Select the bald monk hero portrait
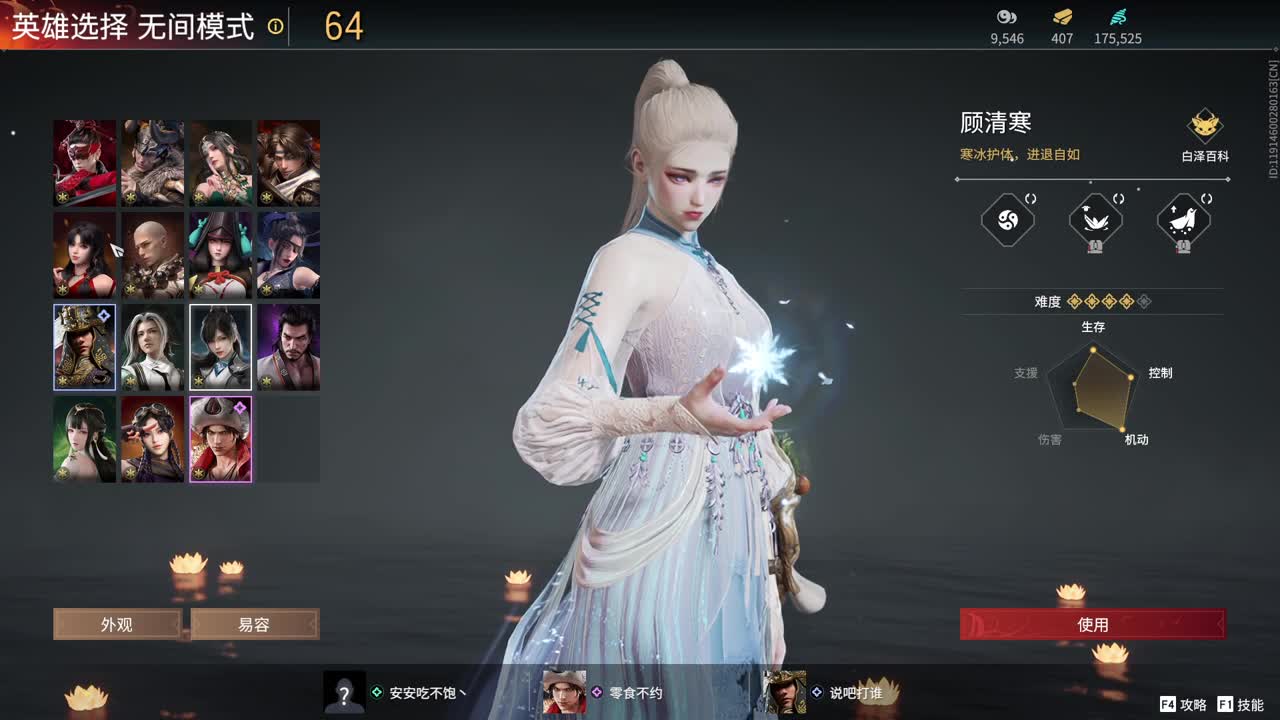Screen dimensions: 1280x720 click(x=152, y=255)
